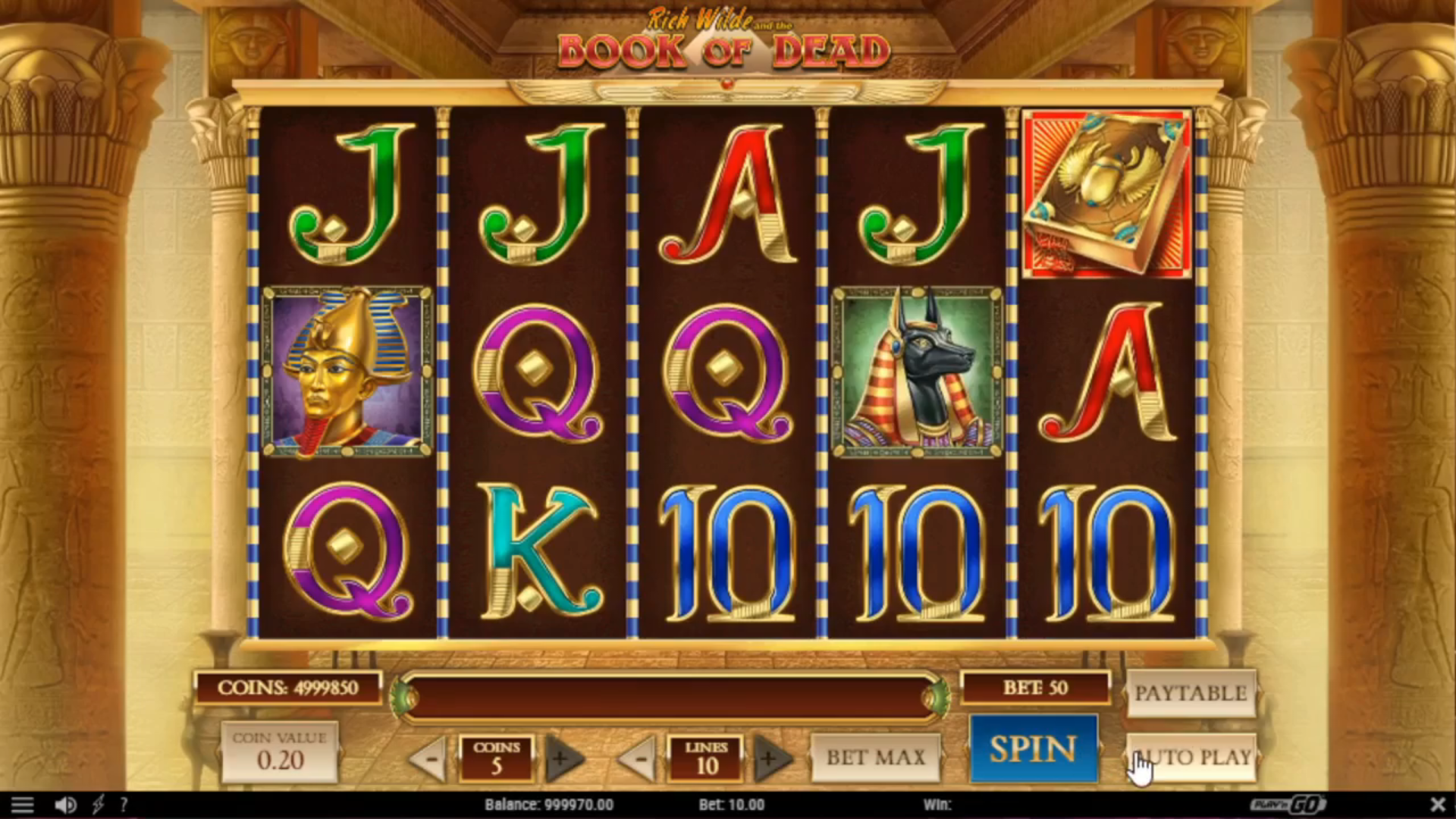Open the hamburger menu in the bottom bar
Viewport: 1456px width, 819px height.
click(22, 805)
